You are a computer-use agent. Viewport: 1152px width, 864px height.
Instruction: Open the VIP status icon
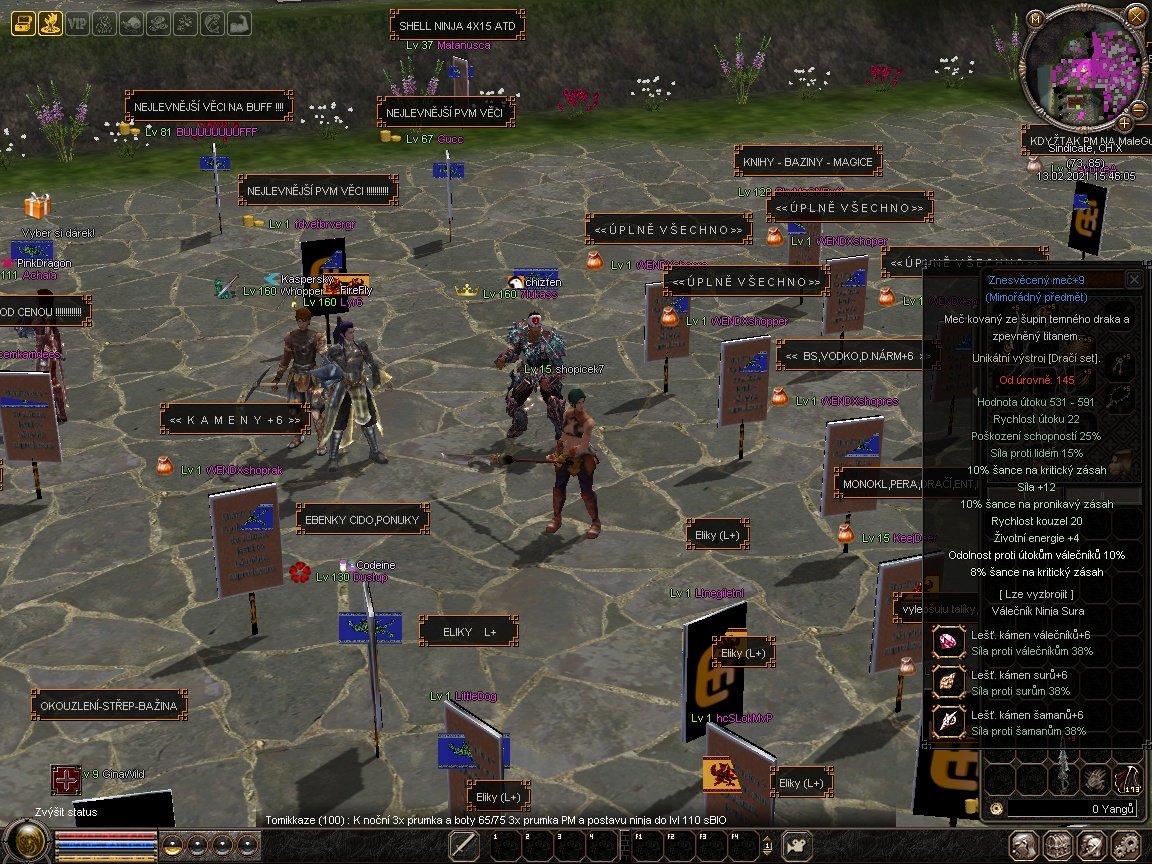click(78, 24)
